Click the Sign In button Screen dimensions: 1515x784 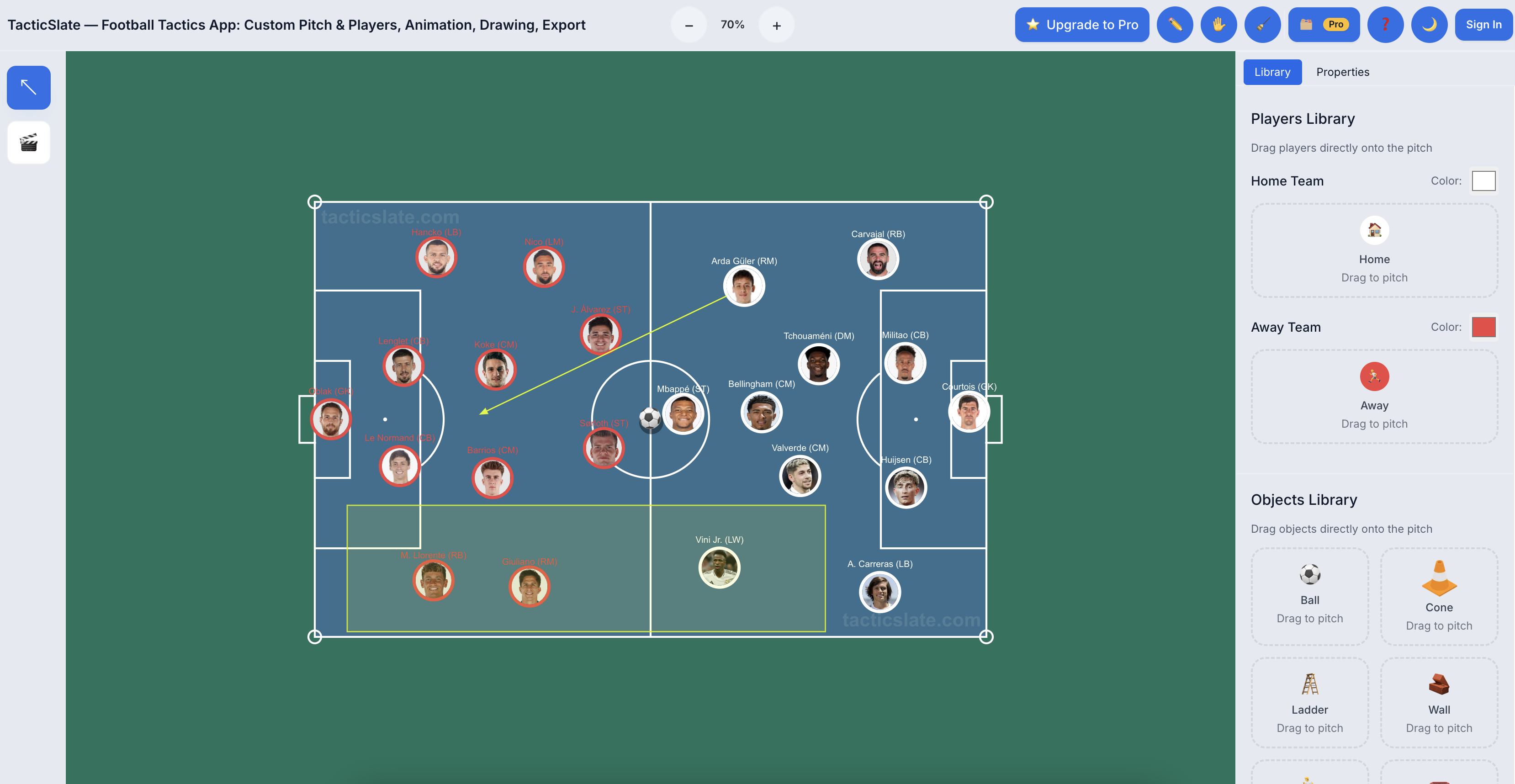point(1483,24)
